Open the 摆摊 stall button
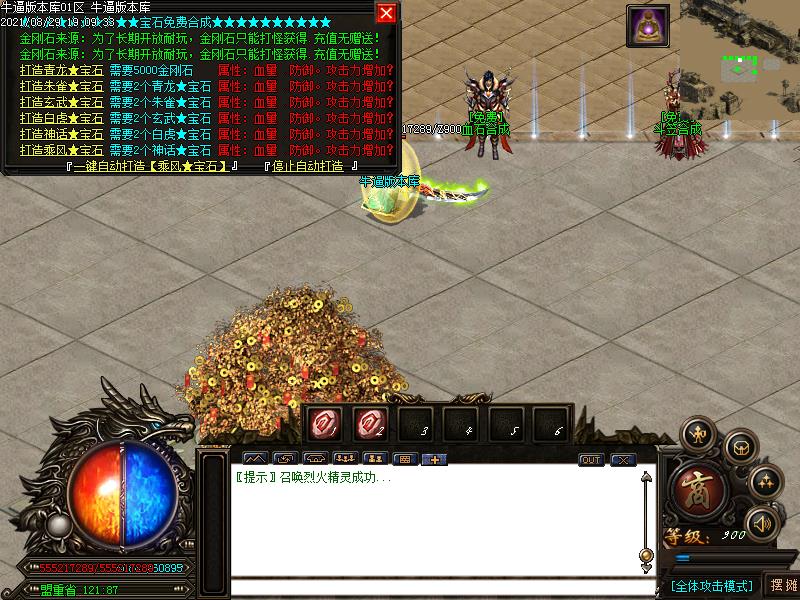Viewport: 800px width, 600px height. pos(782,585)
